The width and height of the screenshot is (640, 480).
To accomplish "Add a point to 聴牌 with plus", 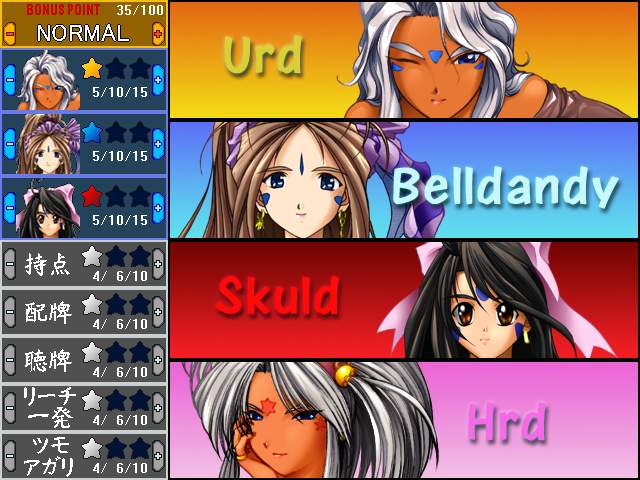I will pyautogui.click(x=158, y=359).
